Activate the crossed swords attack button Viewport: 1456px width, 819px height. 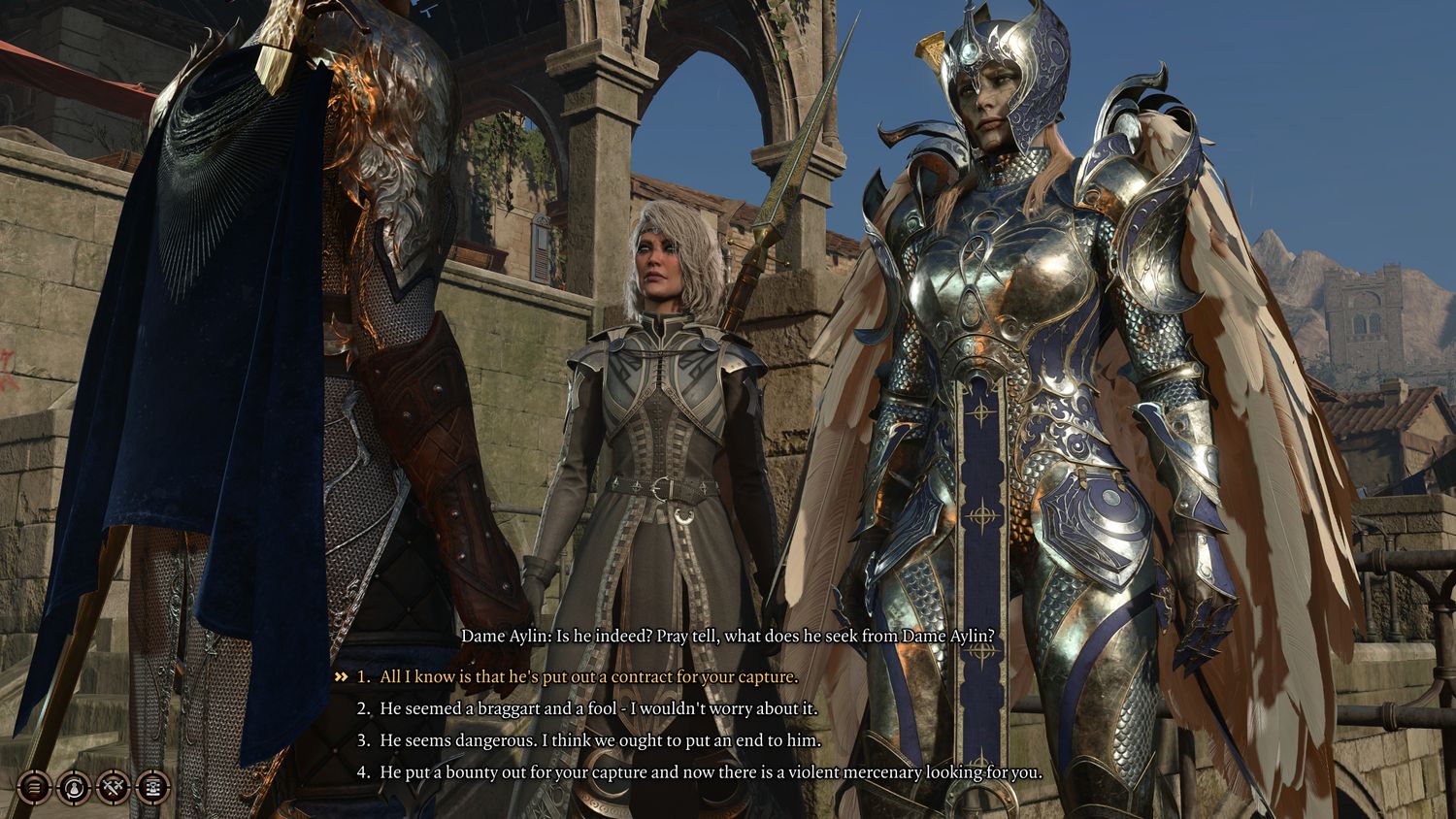(114, 786)
